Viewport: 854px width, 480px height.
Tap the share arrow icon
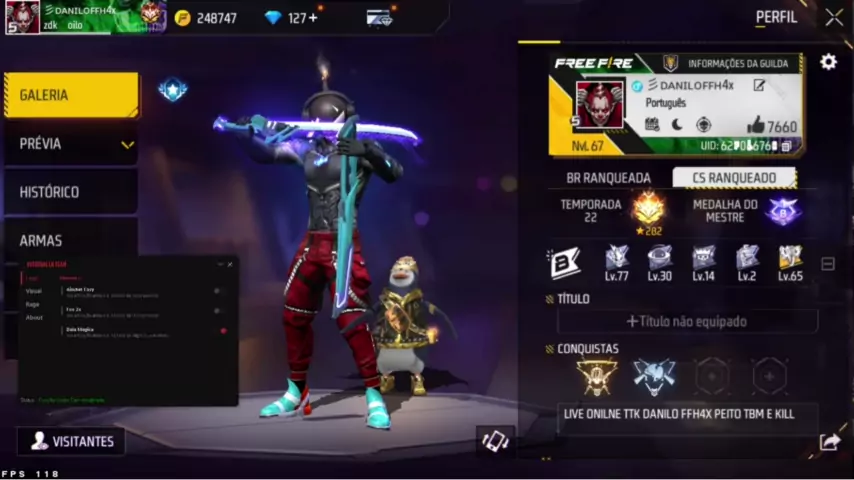[x=829, y=441]
